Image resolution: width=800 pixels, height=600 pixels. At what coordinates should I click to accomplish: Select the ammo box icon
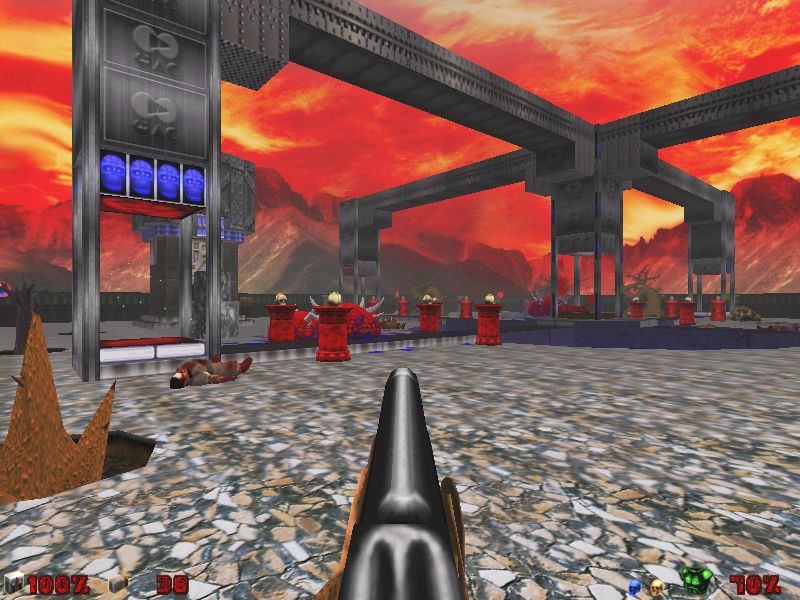tap(117, 584)
